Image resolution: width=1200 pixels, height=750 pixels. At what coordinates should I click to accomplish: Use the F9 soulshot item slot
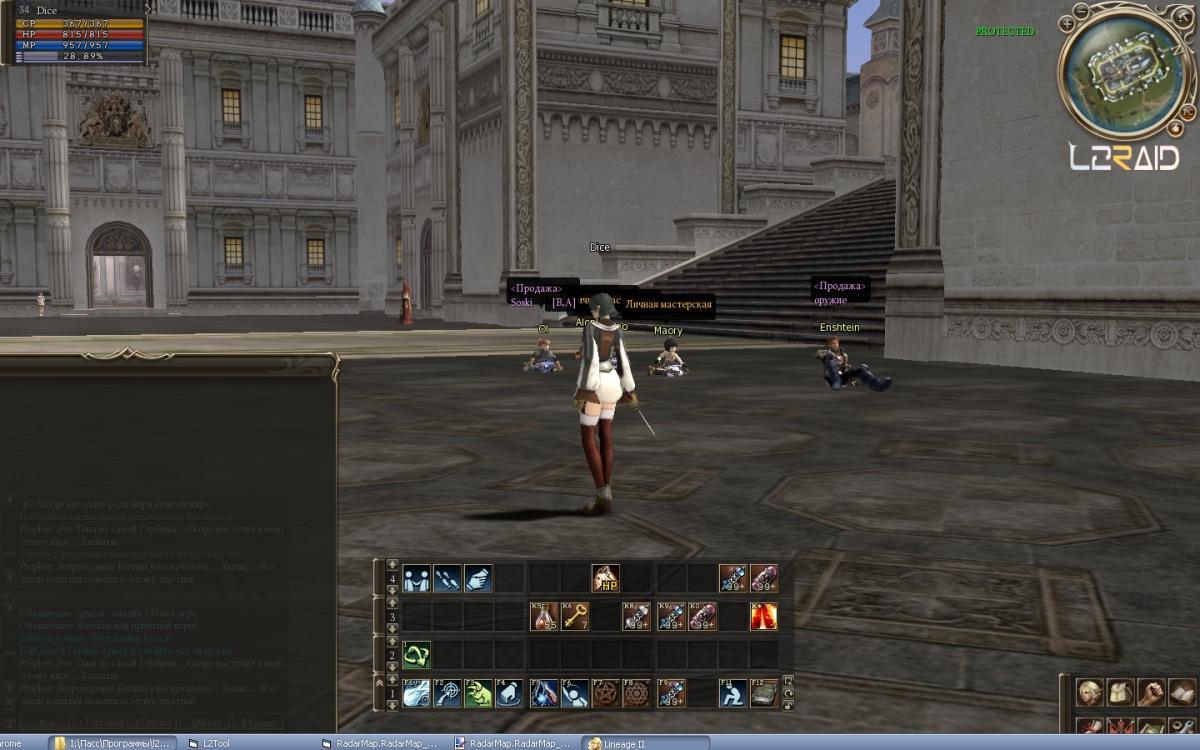coord(670,692)
